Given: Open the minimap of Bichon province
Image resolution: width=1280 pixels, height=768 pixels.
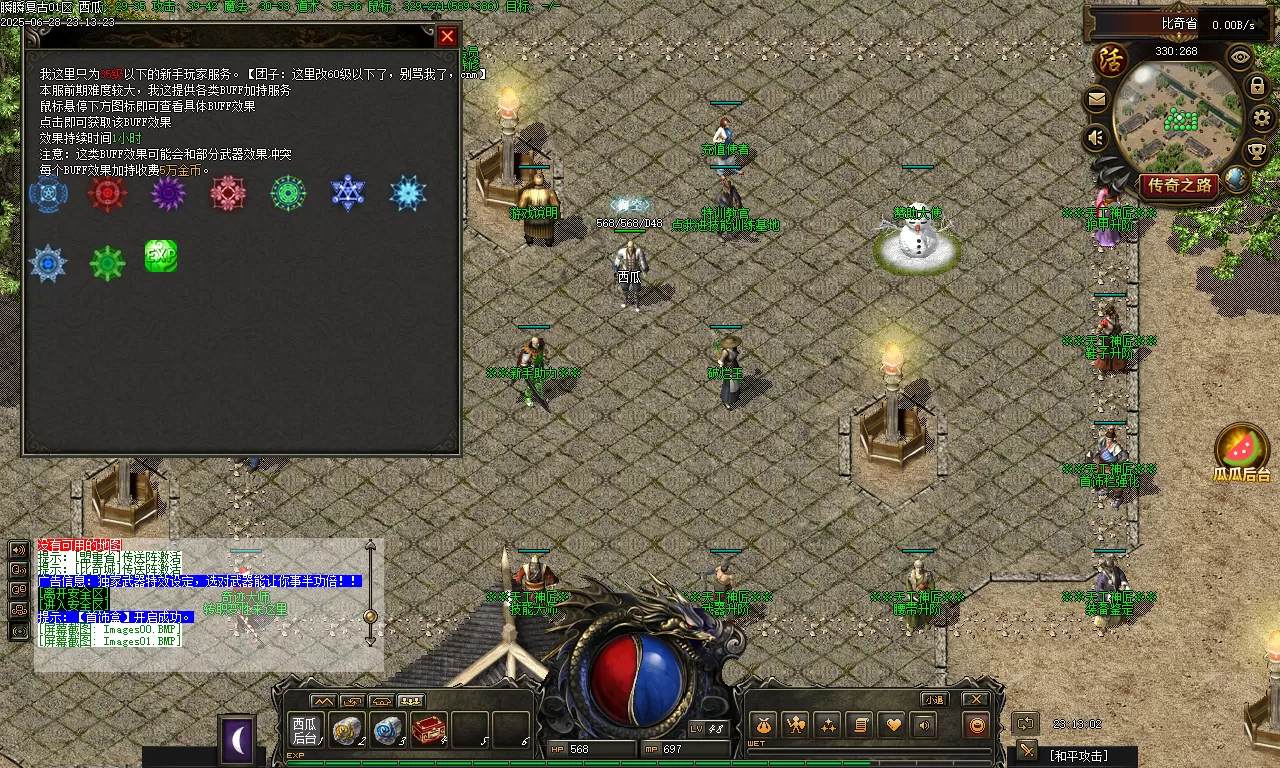Looking at the screenshot, I should click(1176, 113).
